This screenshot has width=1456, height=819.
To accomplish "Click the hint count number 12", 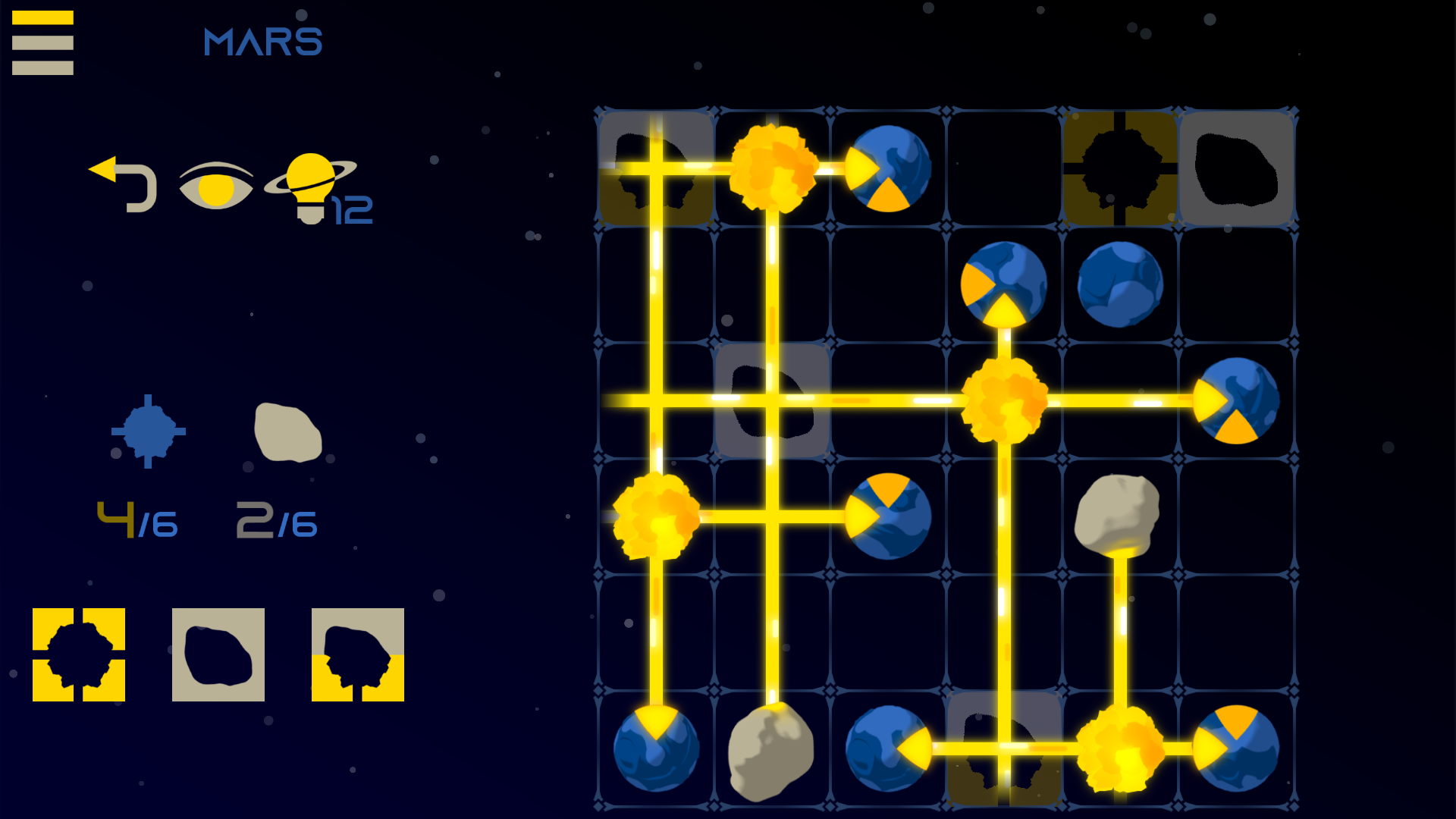I will point(351,211).
